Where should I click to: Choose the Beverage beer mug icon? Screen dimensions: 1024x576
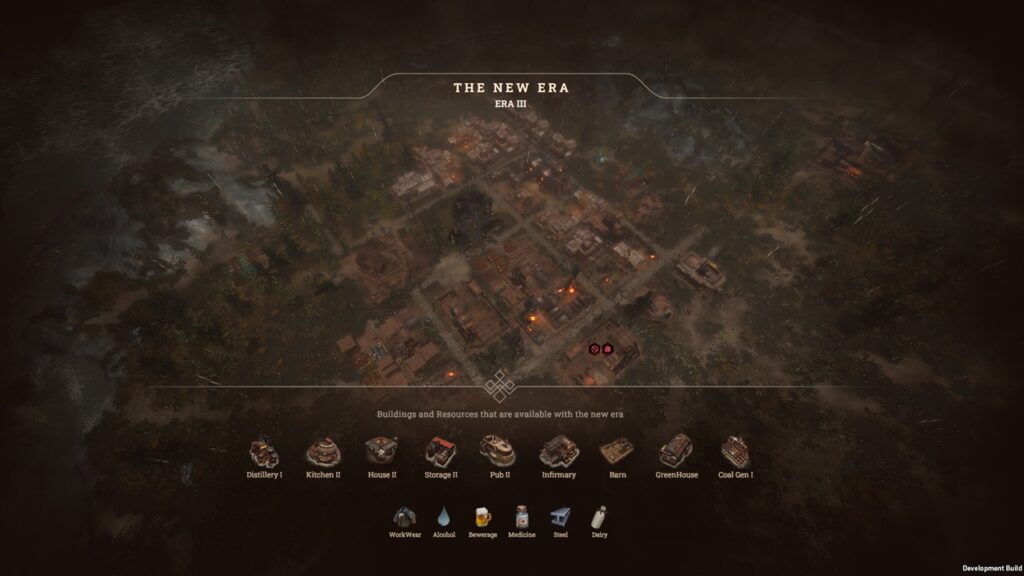pos(482,517)
